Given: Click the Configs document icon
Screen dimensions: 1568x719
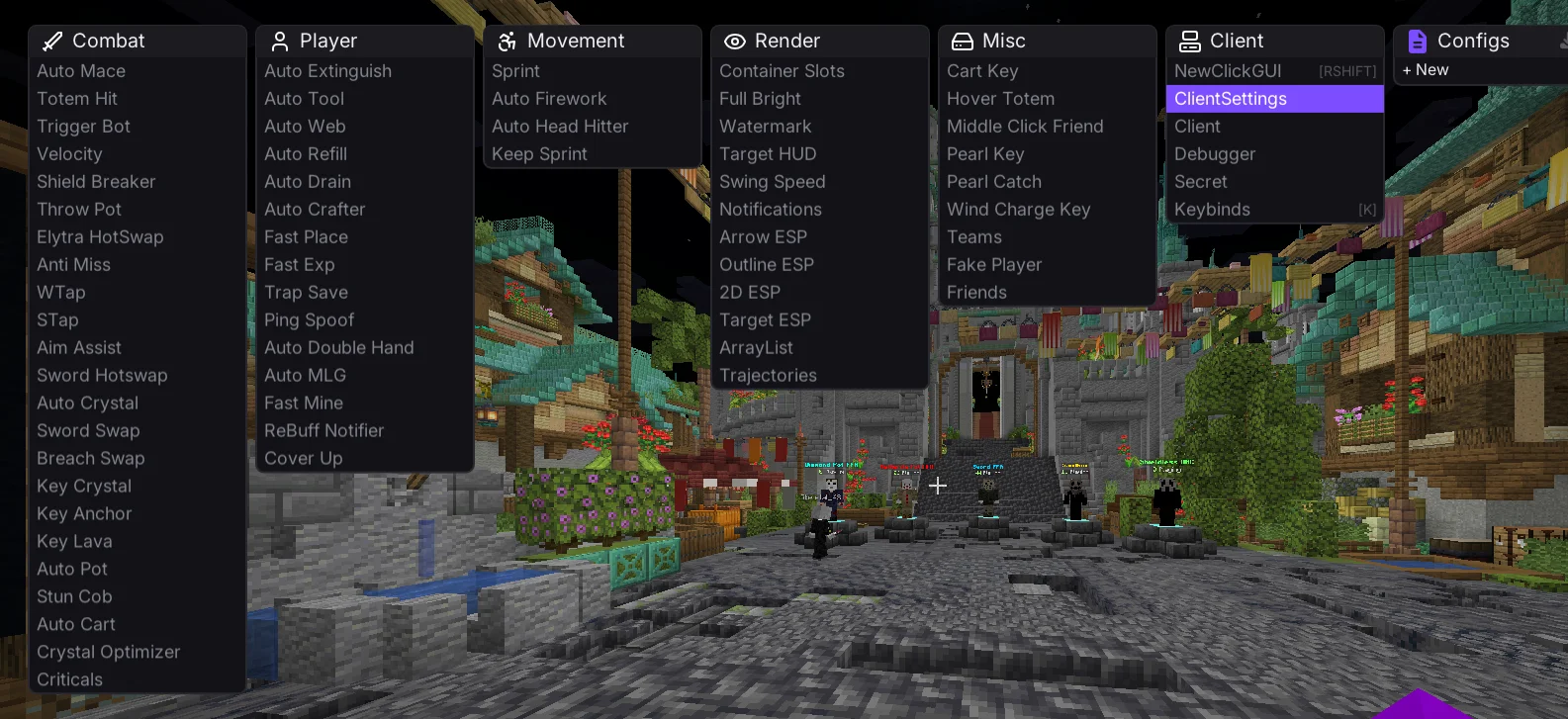Looking at the screenshot, I should click(1417, 41).
